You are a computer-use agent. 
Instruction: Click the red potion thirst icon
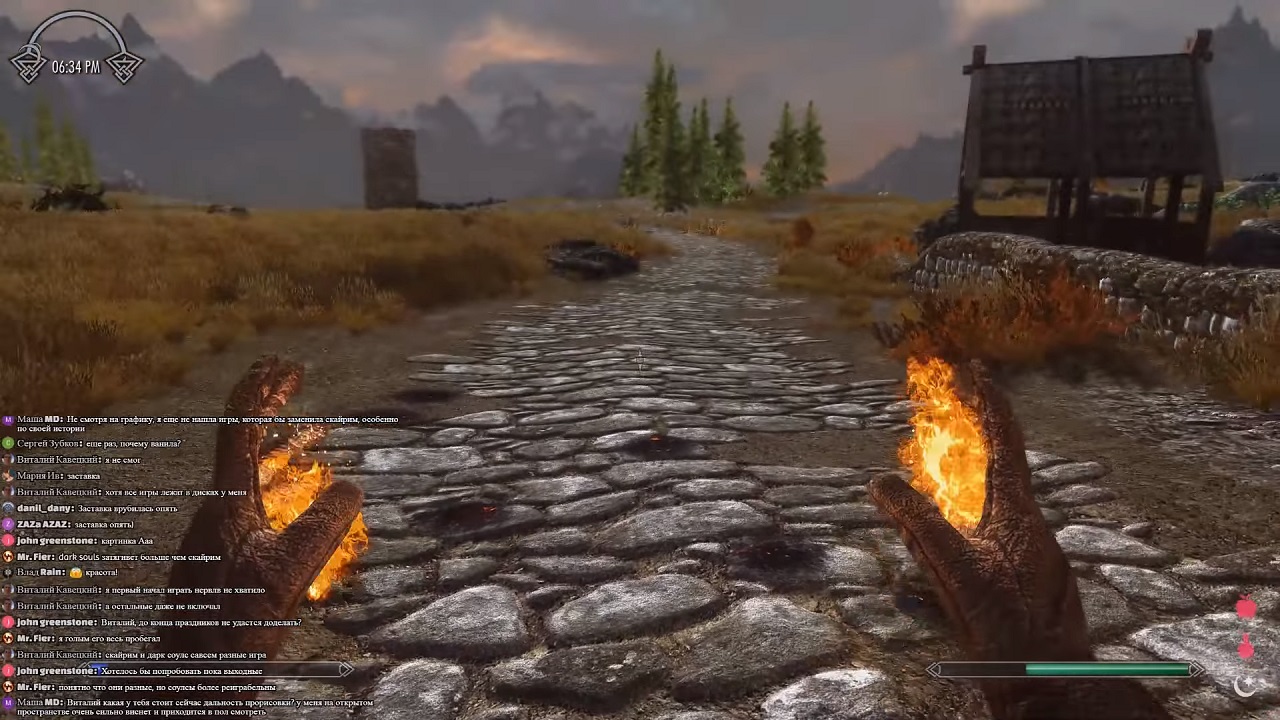click(x=1246, y=648)
